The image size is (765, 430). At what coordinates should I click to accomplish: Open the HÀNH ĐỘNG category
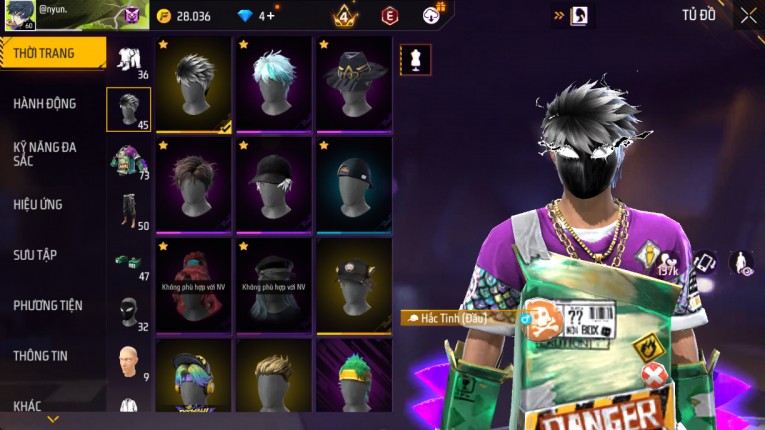point(45,103)
